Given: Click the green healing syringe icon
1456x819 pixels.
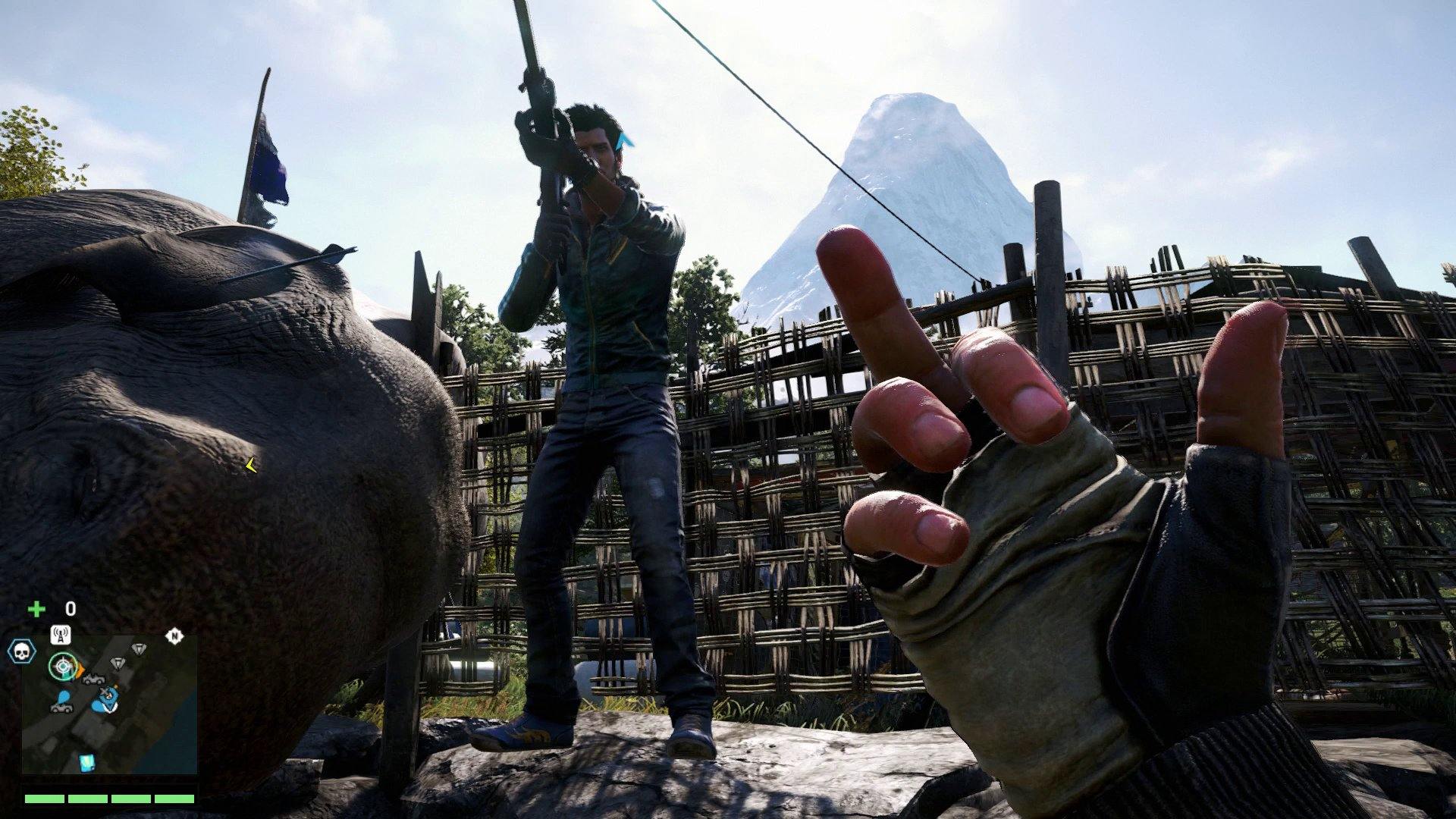Looking at the screenshot, I should [36, 608].
